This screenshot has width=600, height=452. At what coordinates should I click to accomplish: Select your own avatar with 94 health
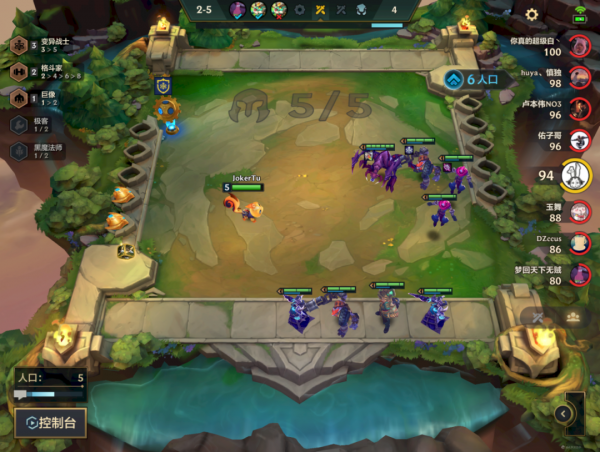[x=575, y=175]
